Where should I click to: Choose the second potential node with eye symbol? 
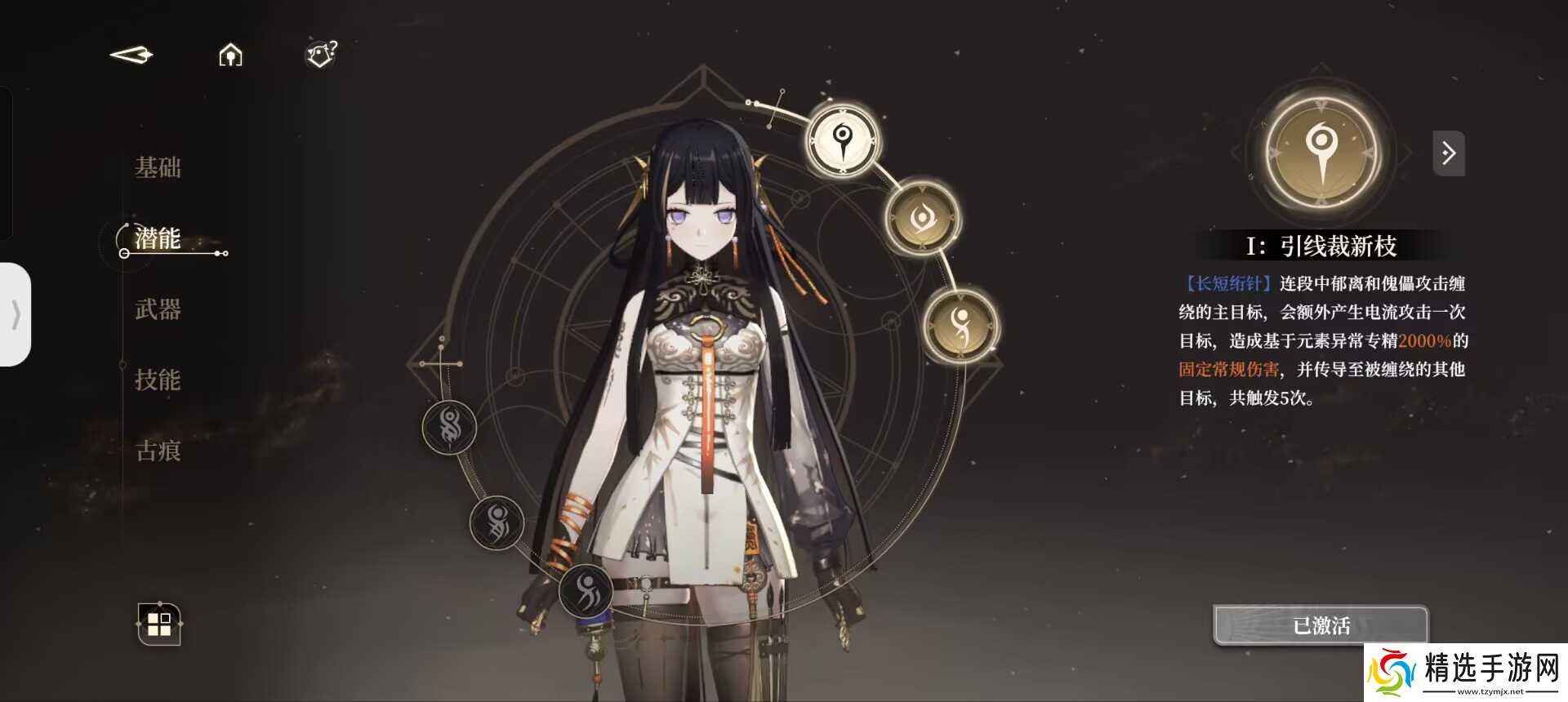point(923,218)
